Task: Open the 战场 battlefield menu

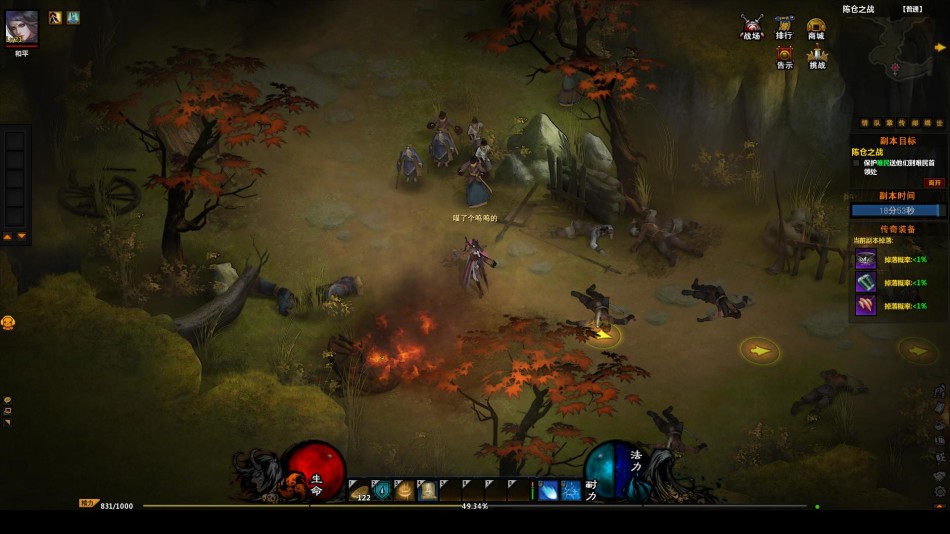Action: click(x=752, y=25)
